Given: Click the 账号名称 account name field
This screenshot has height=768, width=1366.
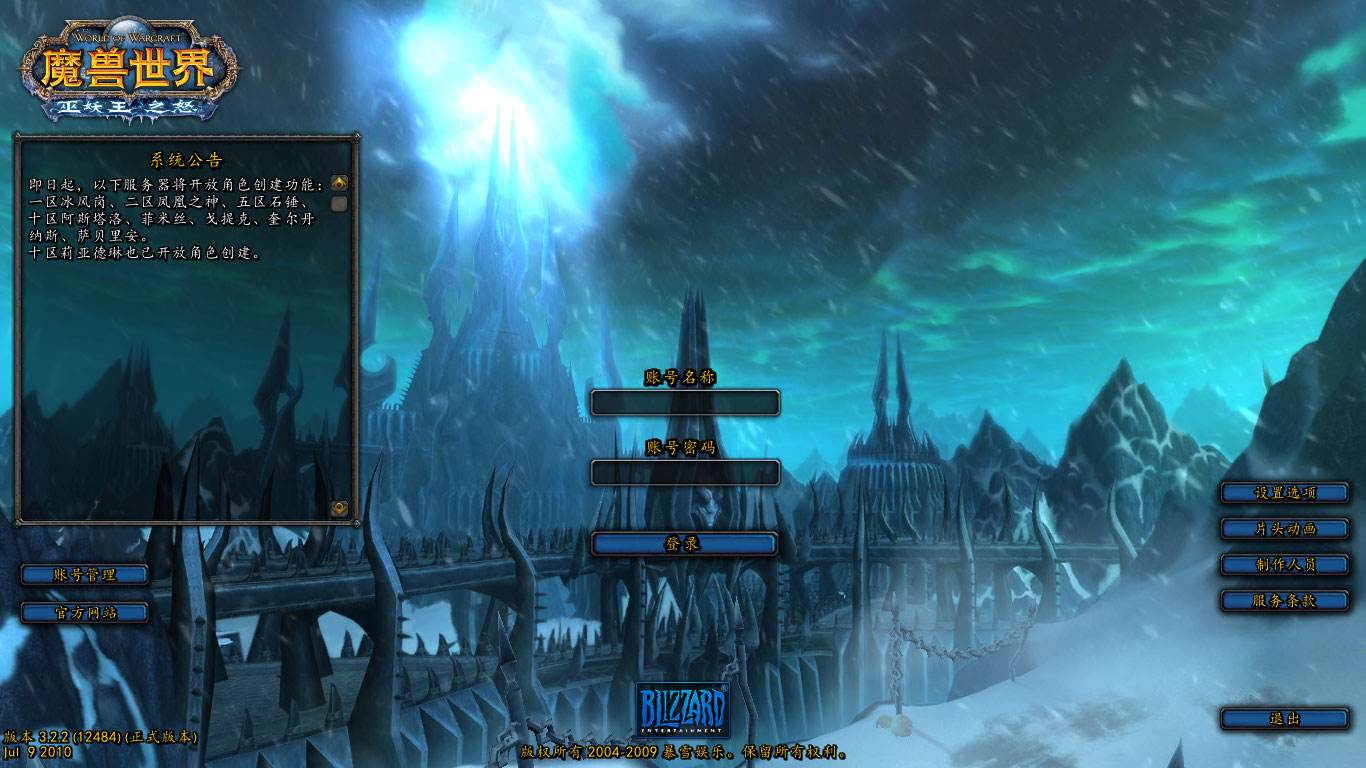Looking at the screenshot, I should [685, 403].
